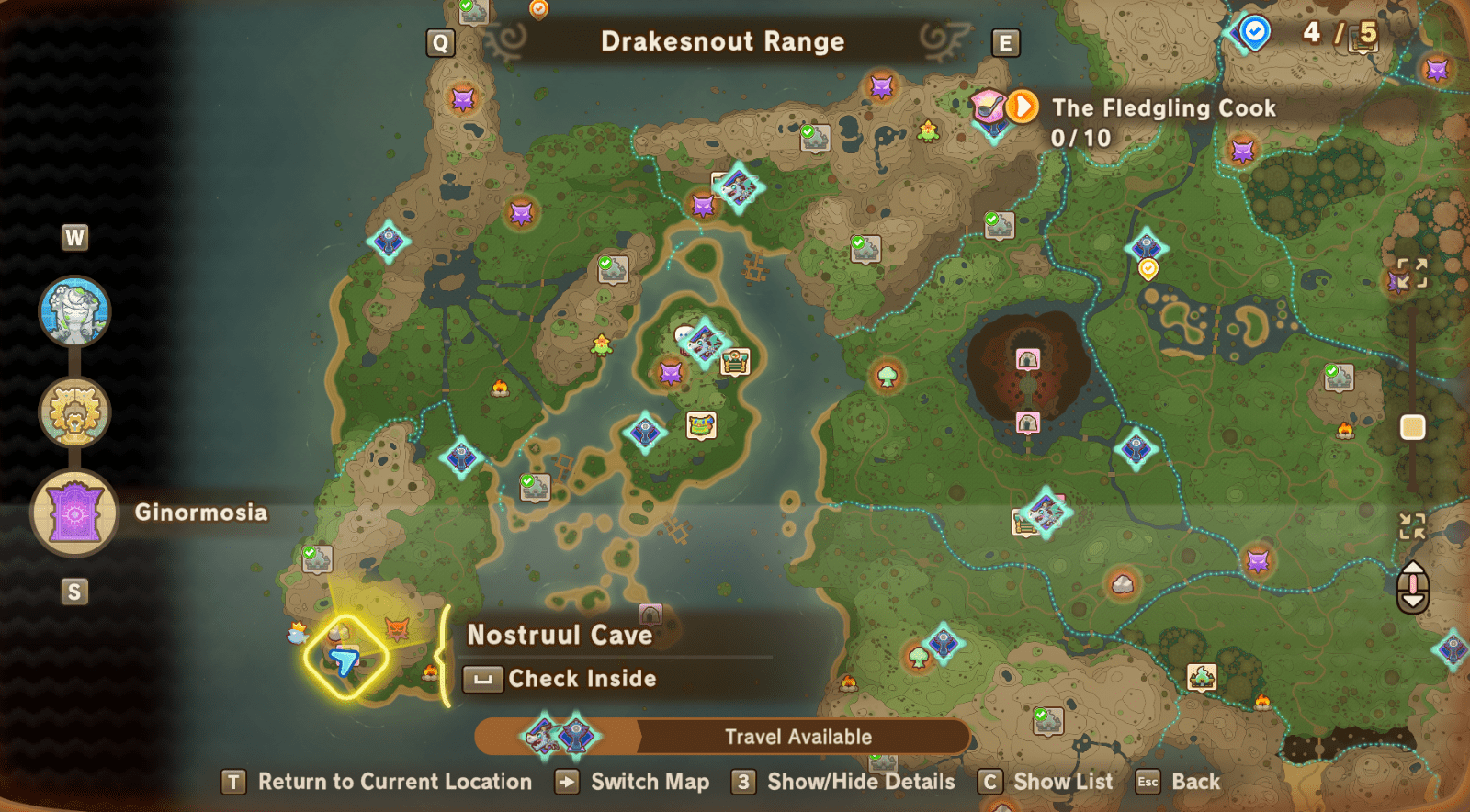
Task: Click the character portrait icon in left sidebar
Action: pos(74,312)
